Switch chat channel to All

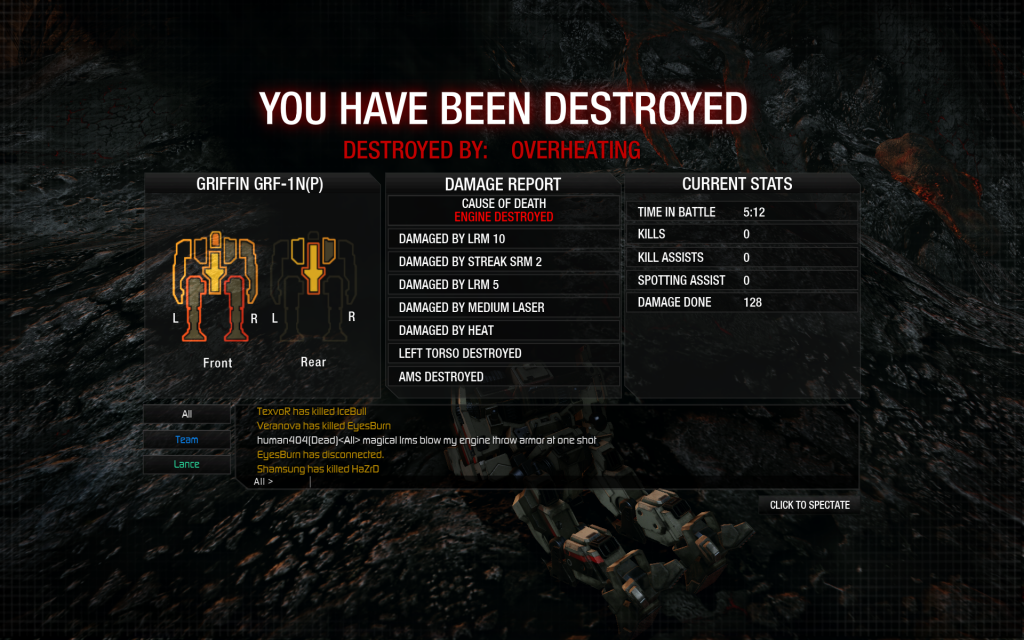point(187,414)
